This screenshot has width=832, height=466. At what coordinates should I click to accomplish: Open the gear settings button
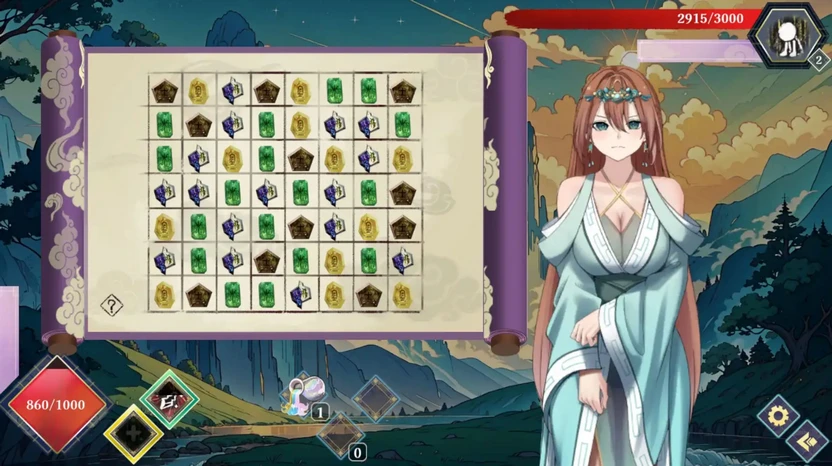(777, 415)
